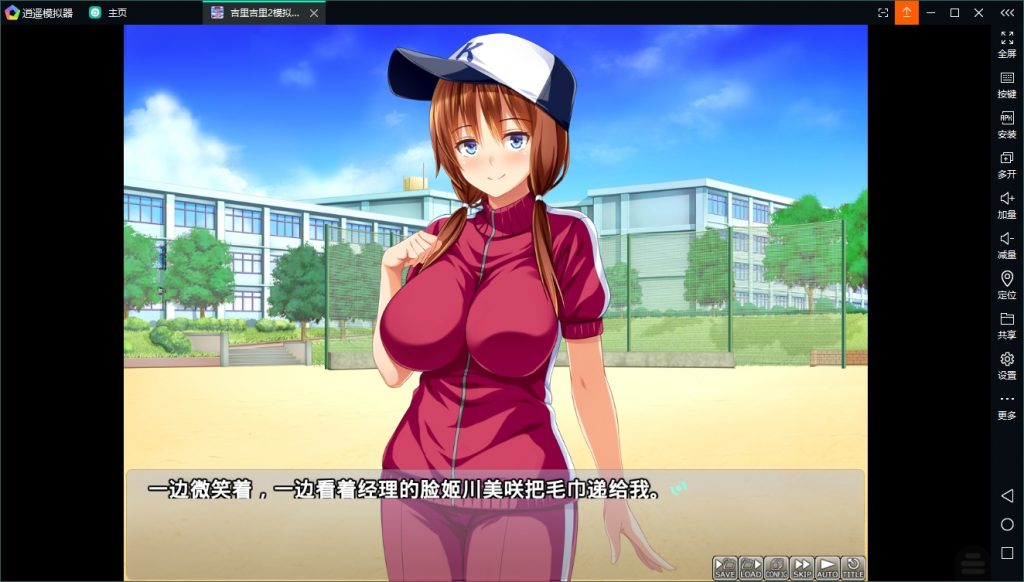Activate the SKIP button
The image size is (1024, 582).
802,568
